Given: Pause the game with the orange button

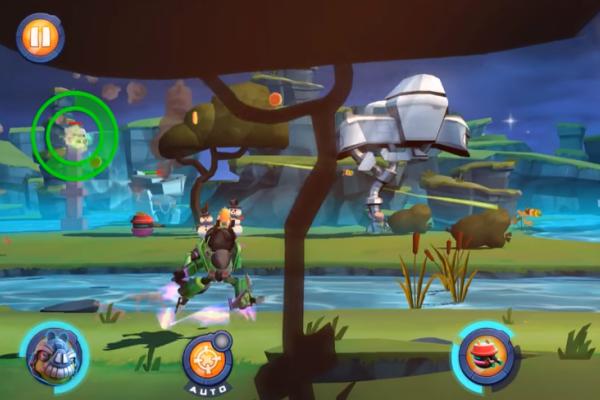Looking at the screenshot, I should tap(40, 37).
